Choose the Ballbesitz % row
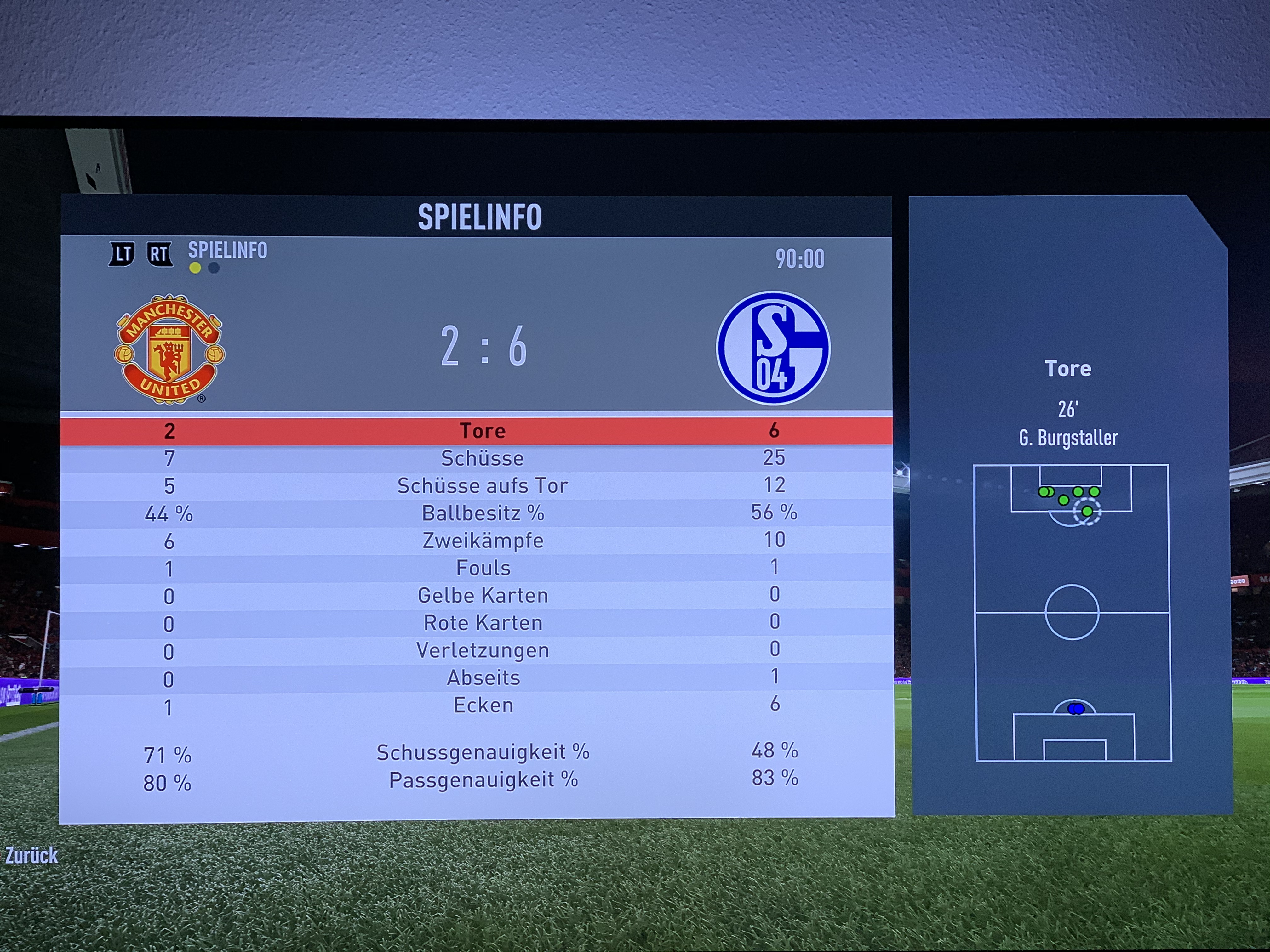1270x952 pixels. [482, 513]
